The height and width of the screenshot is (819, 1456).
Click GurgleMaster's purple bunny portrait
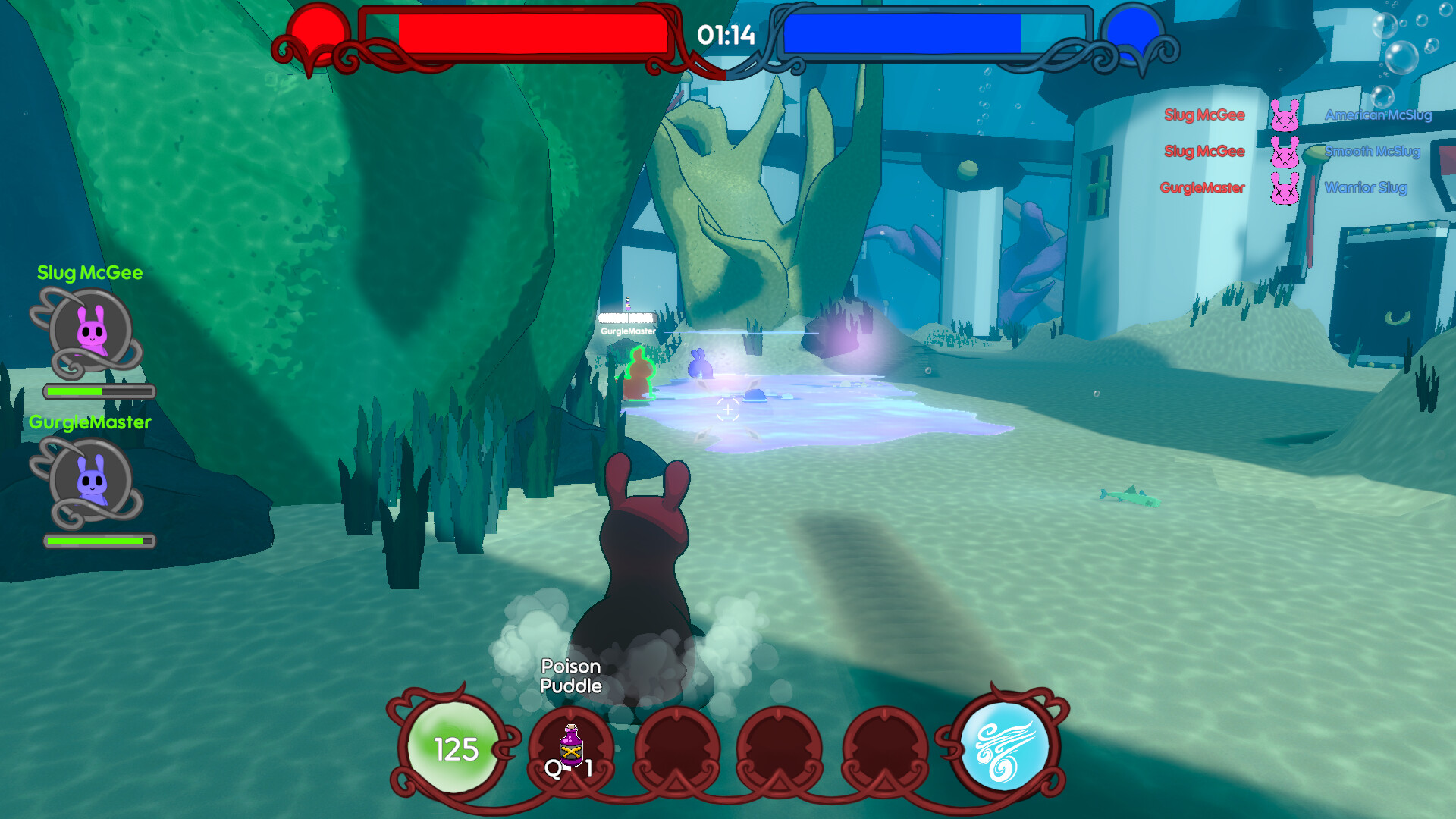tap(92, 481)
